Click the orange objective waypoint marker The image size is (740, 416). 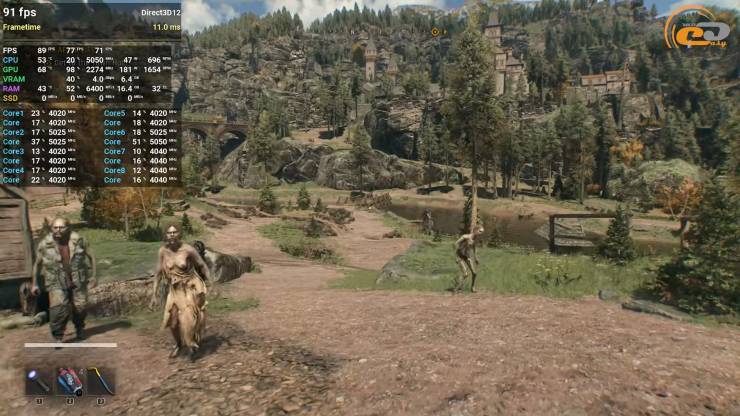[435, 32]
